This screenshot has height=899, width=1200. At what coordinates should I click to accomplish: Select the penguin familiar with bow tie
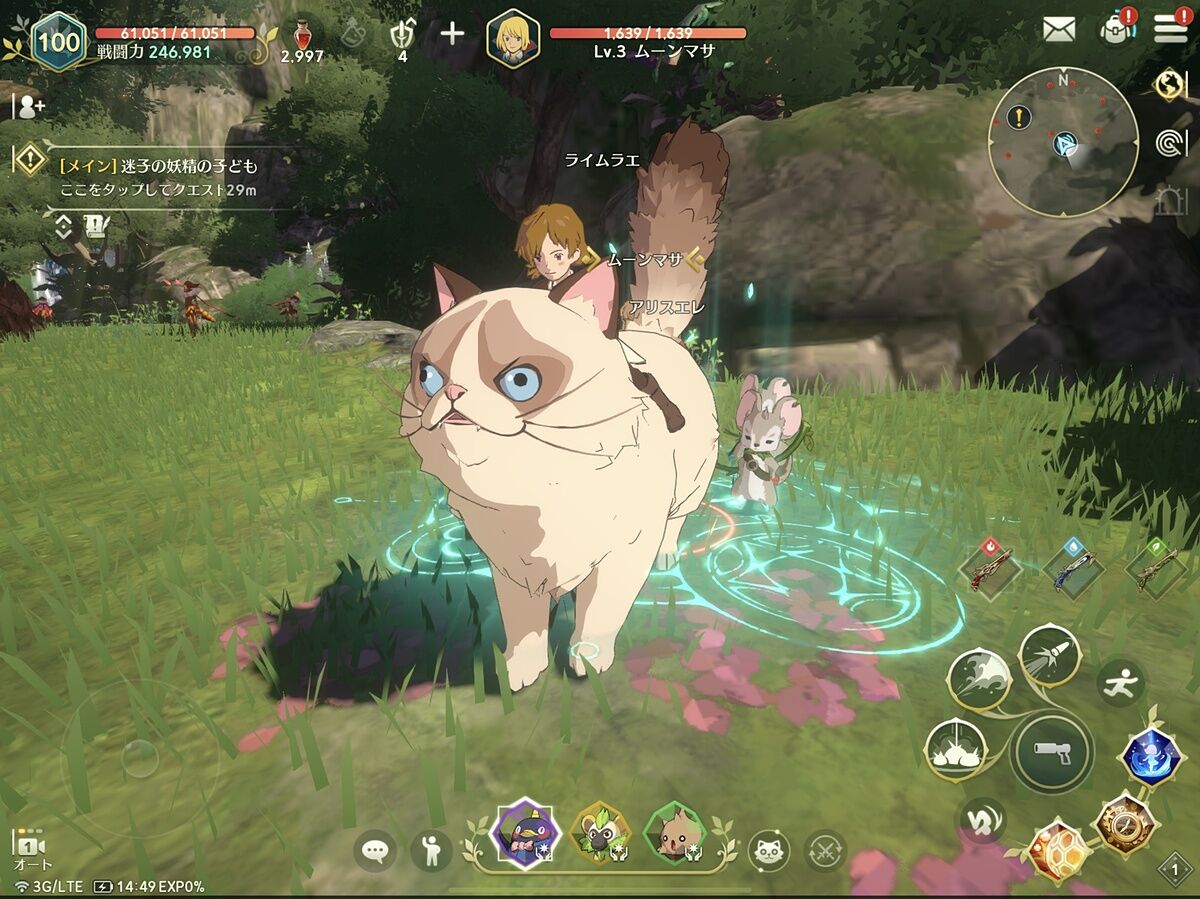tap(525, 833)
